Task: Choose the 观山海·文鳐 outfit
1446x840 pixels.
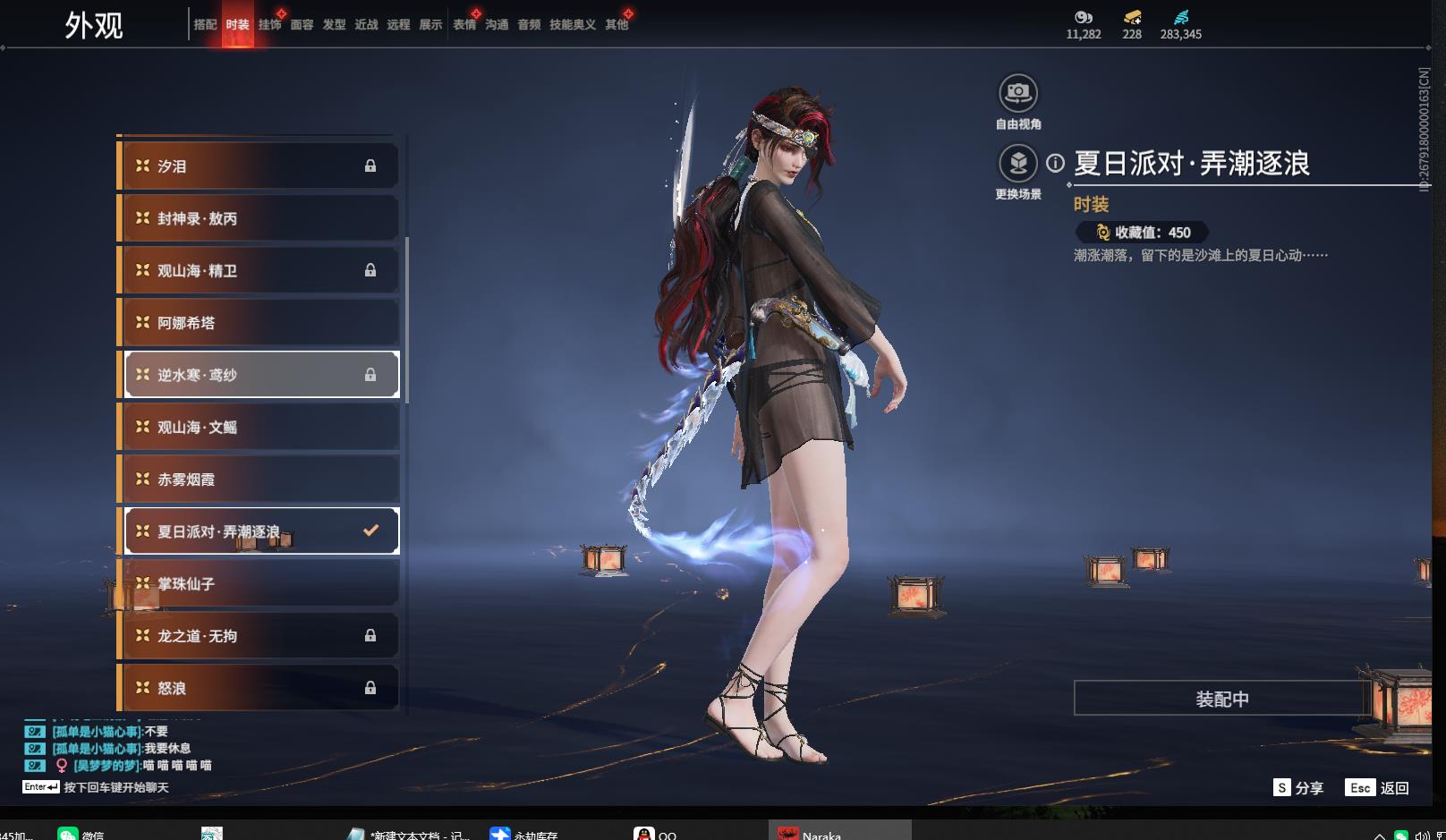Action: point(259,428)
